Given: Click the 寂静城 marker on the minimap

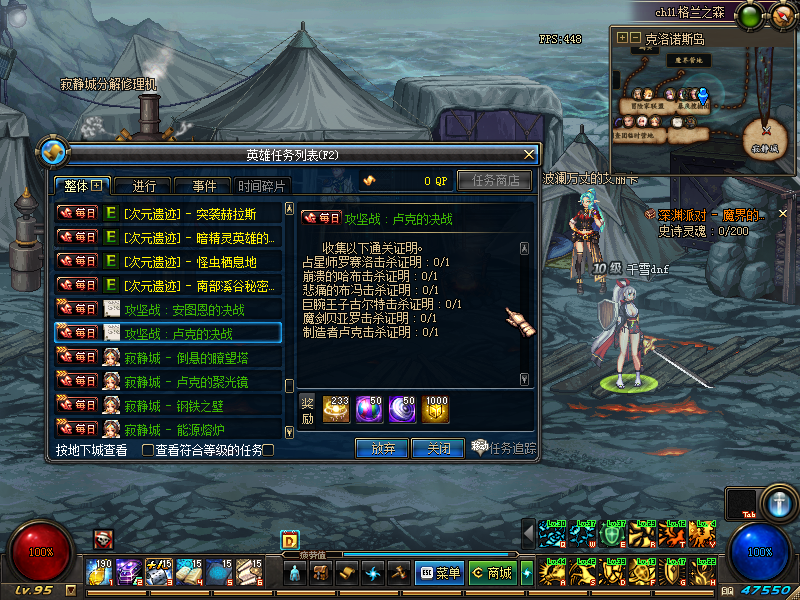Looking at the screenshot, I should click(x=765, y=134).
